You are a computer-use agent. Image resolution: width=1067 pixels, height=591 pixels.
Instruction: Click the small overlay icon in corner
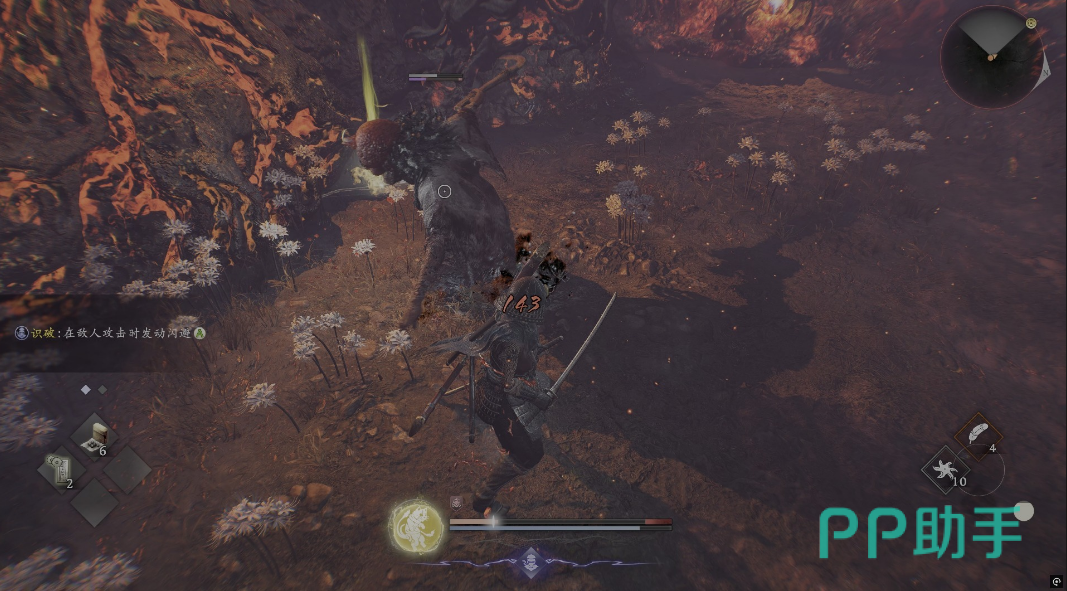point(1056,581)
